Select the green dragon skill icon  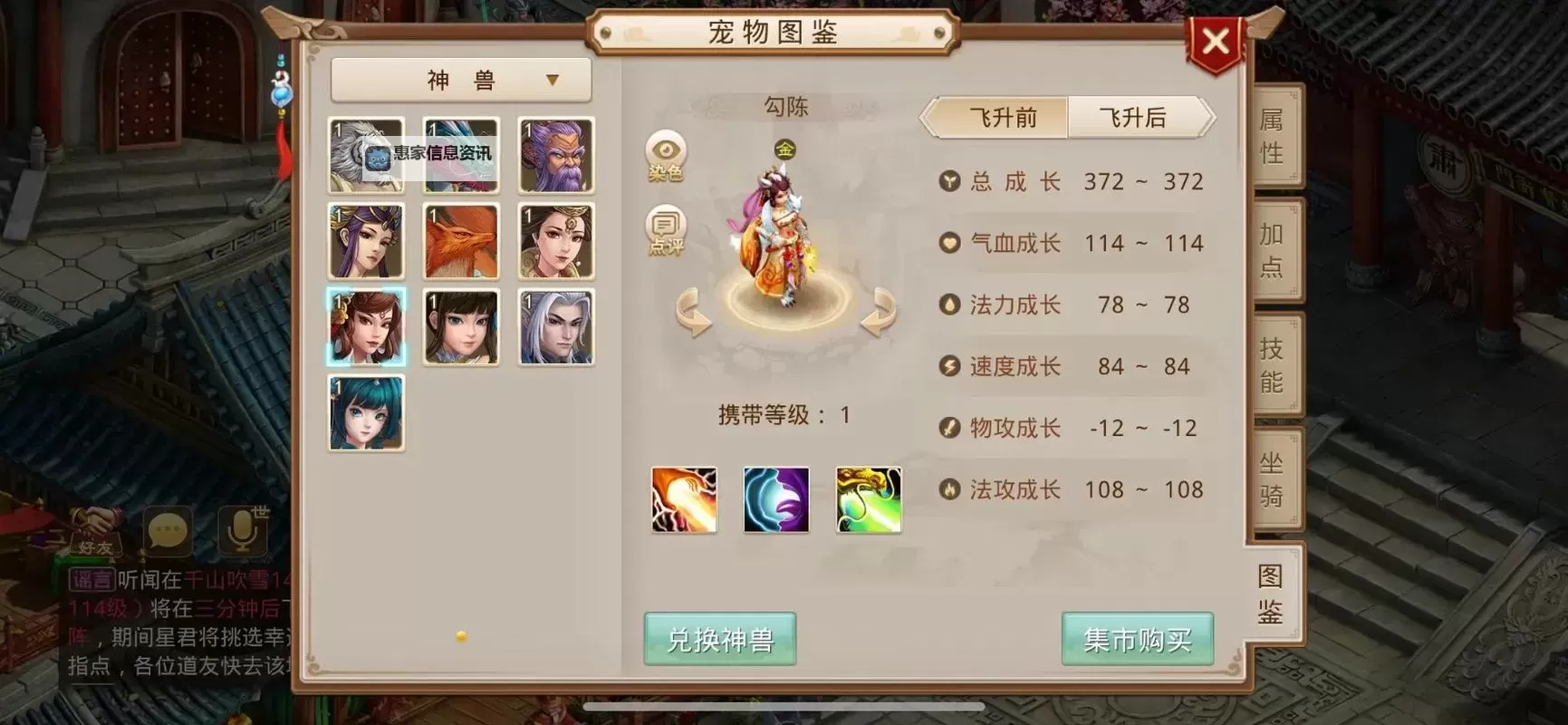pyautogui.click(x=868, y=498)
